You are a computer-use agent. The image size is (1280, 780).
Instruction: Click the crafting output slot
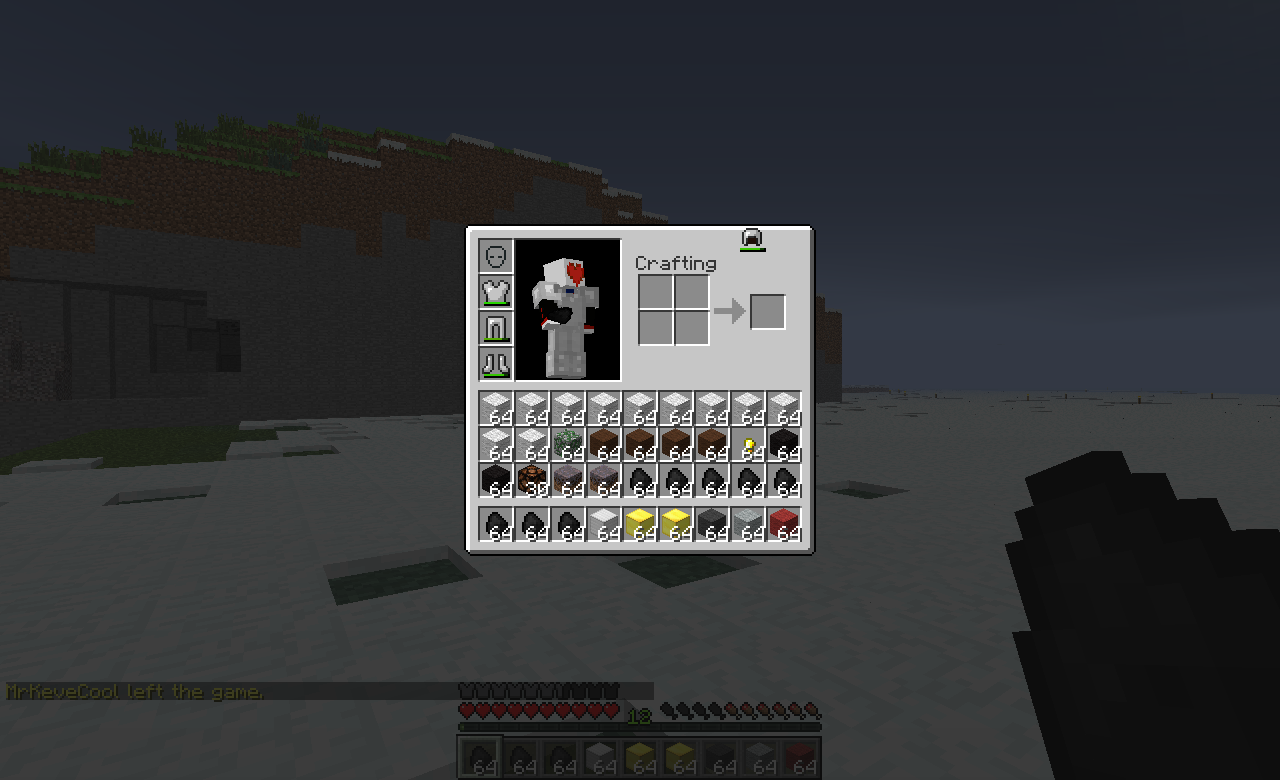[767, 311]
